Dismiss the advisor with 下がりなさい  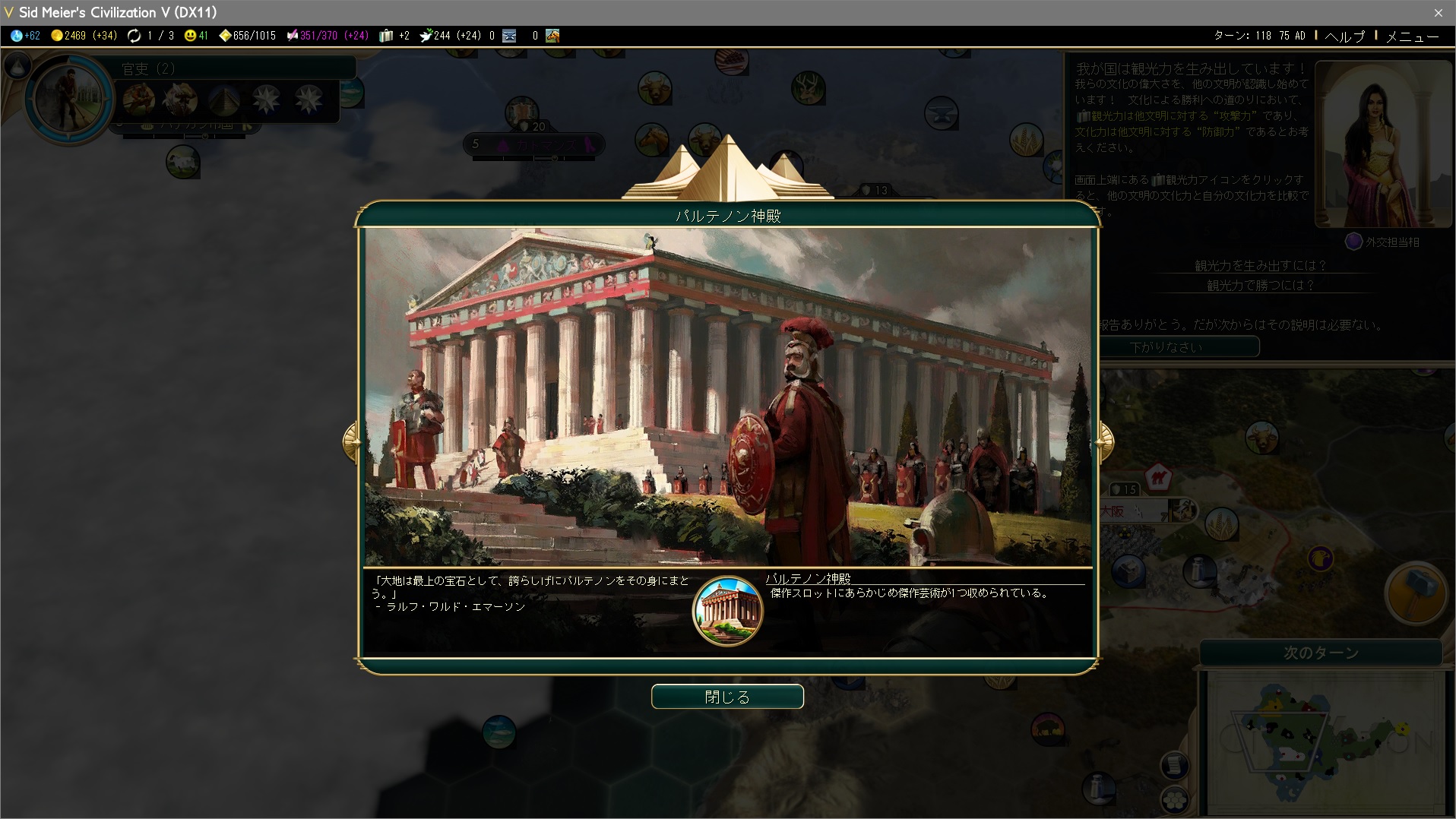1166,347
